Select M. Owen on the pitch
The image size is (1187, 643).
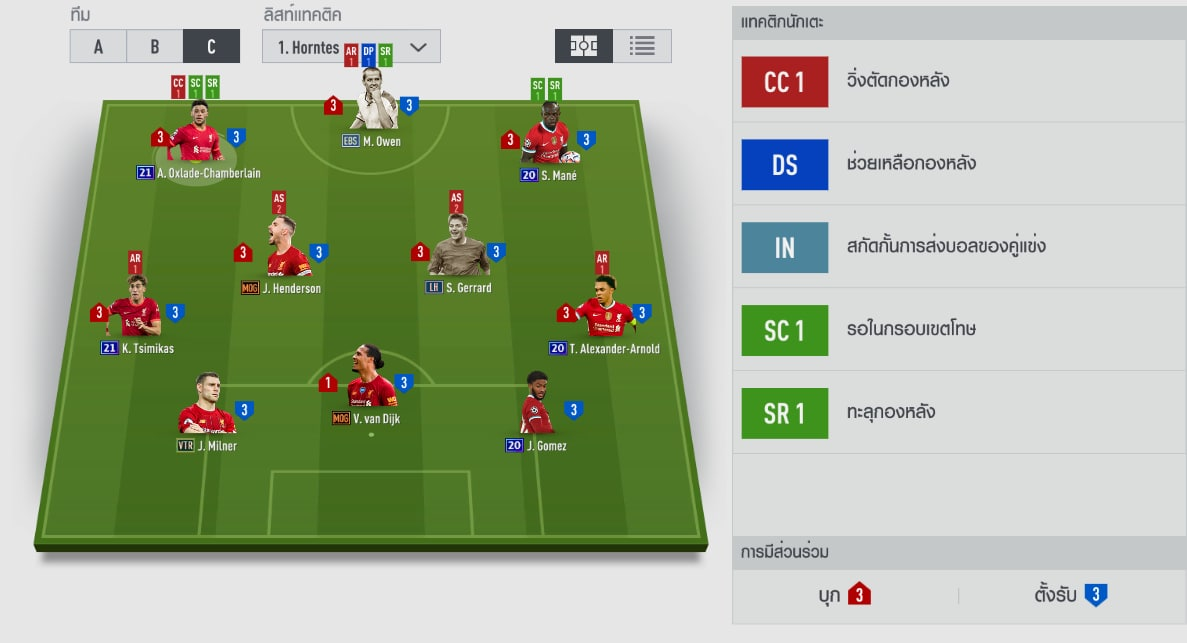pos(373,103)
